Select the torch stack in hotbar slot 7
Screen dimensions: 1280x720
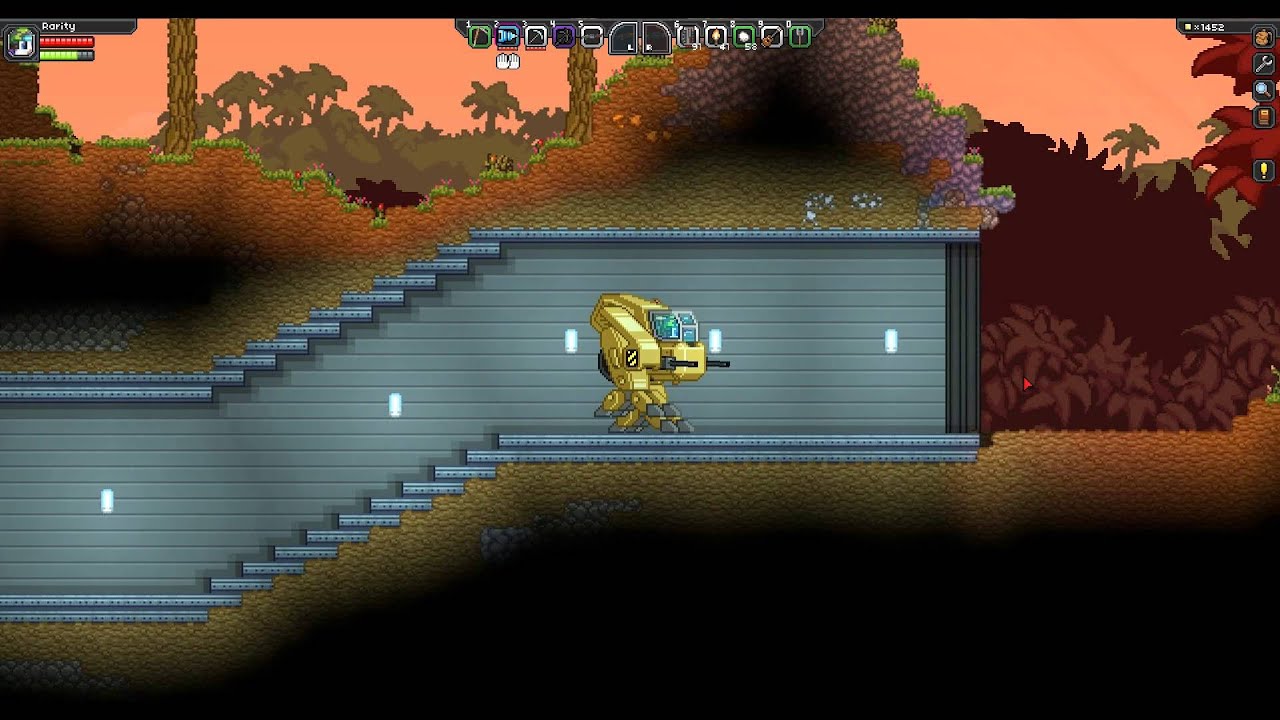716,37
